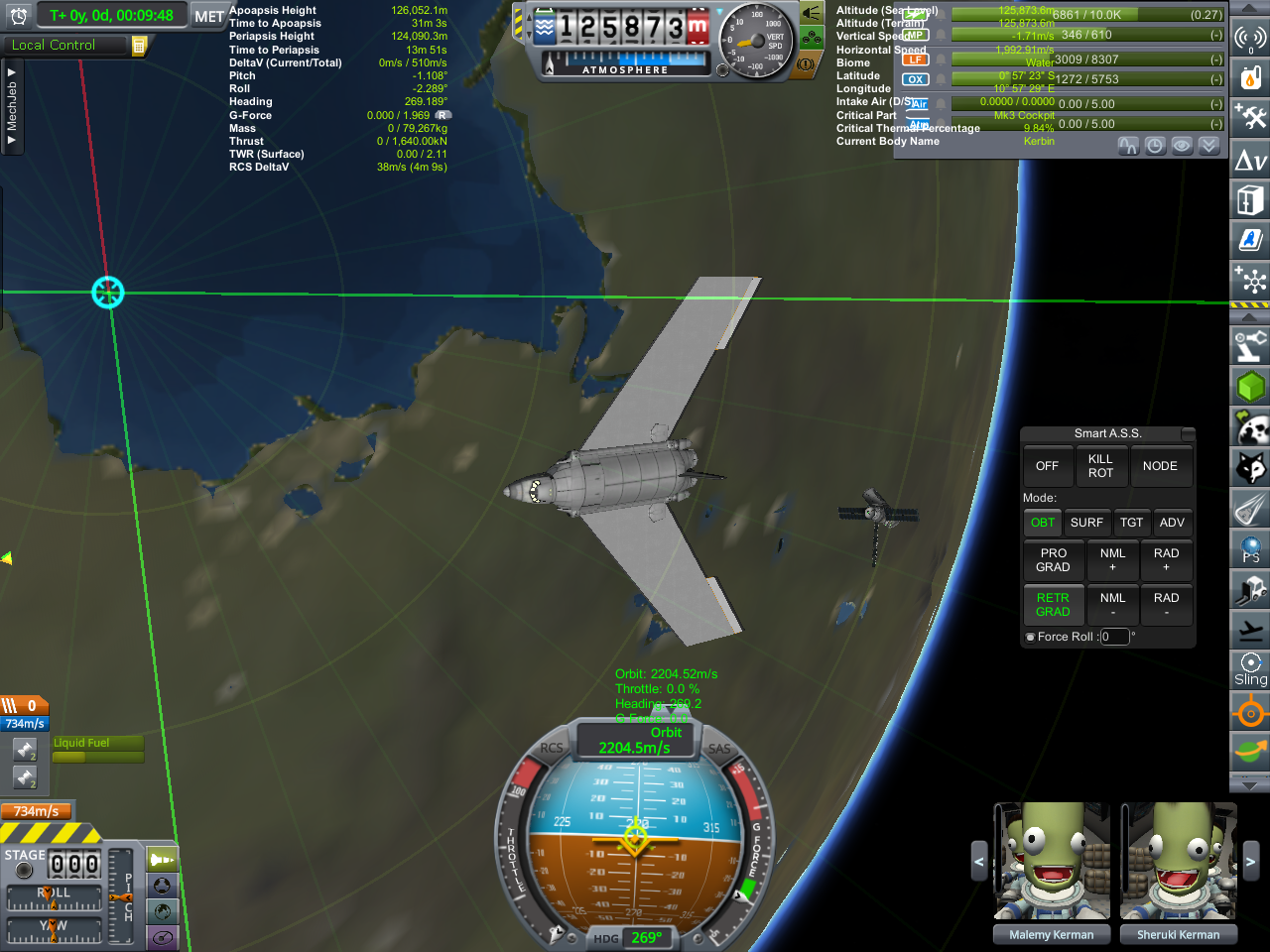Open the Sling toolbar app

point(1250,669)
